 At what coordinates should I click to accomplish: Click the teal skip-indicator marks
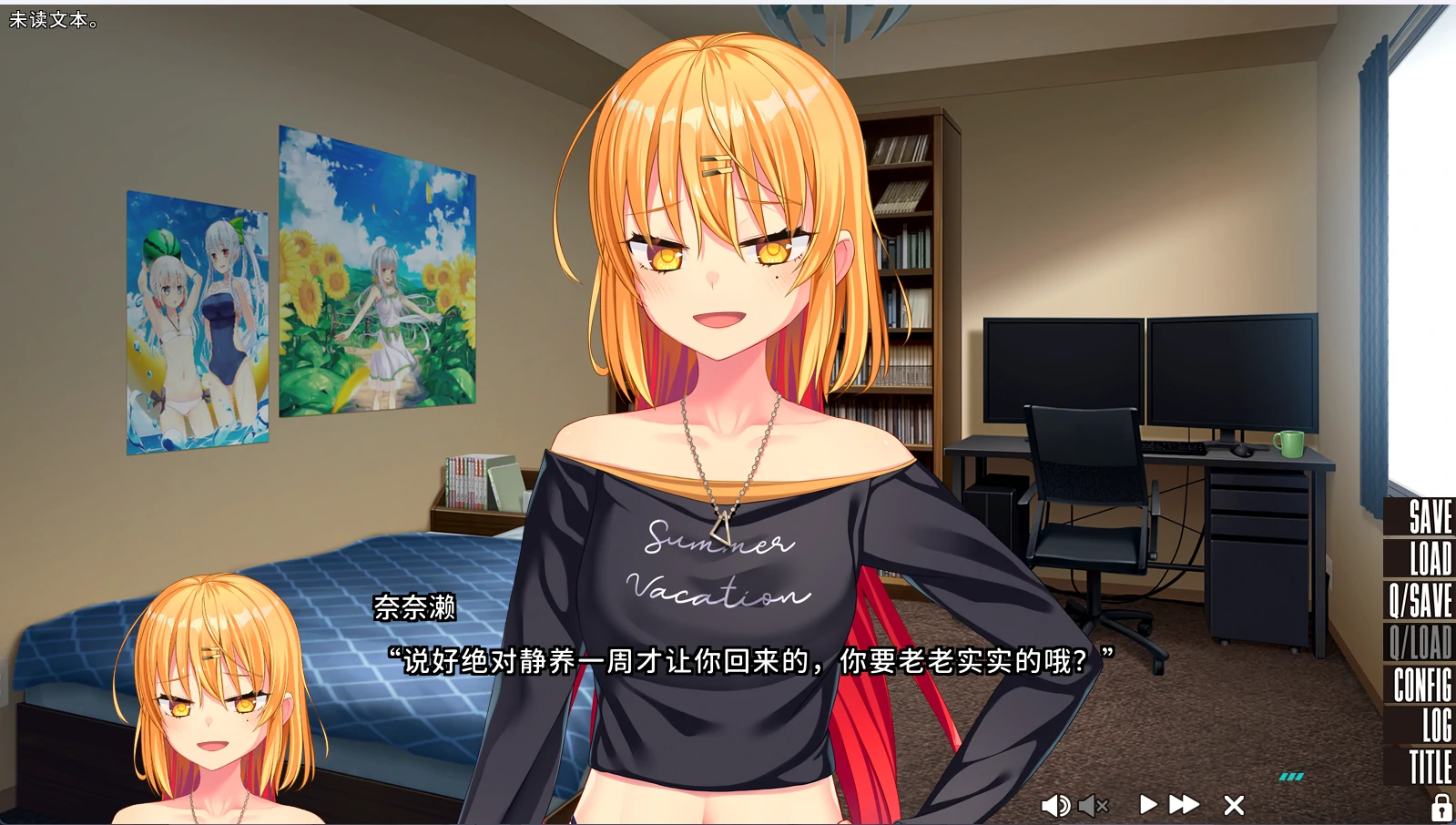point(1289,775)
